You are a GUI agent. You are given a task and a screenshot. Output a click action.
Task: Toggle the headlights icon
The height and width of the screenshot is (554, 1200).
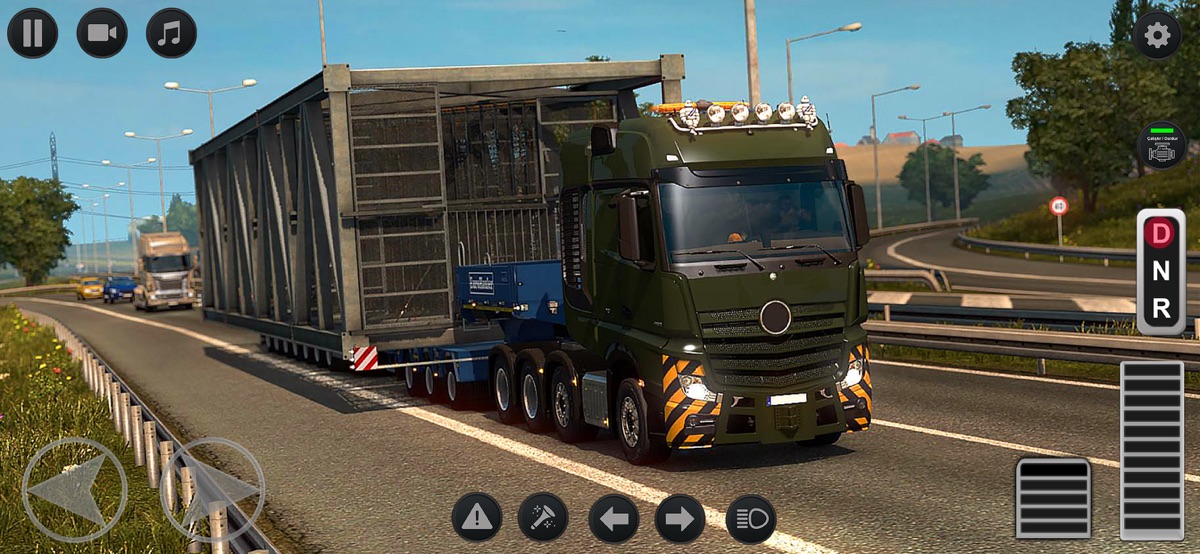(750, 518)
